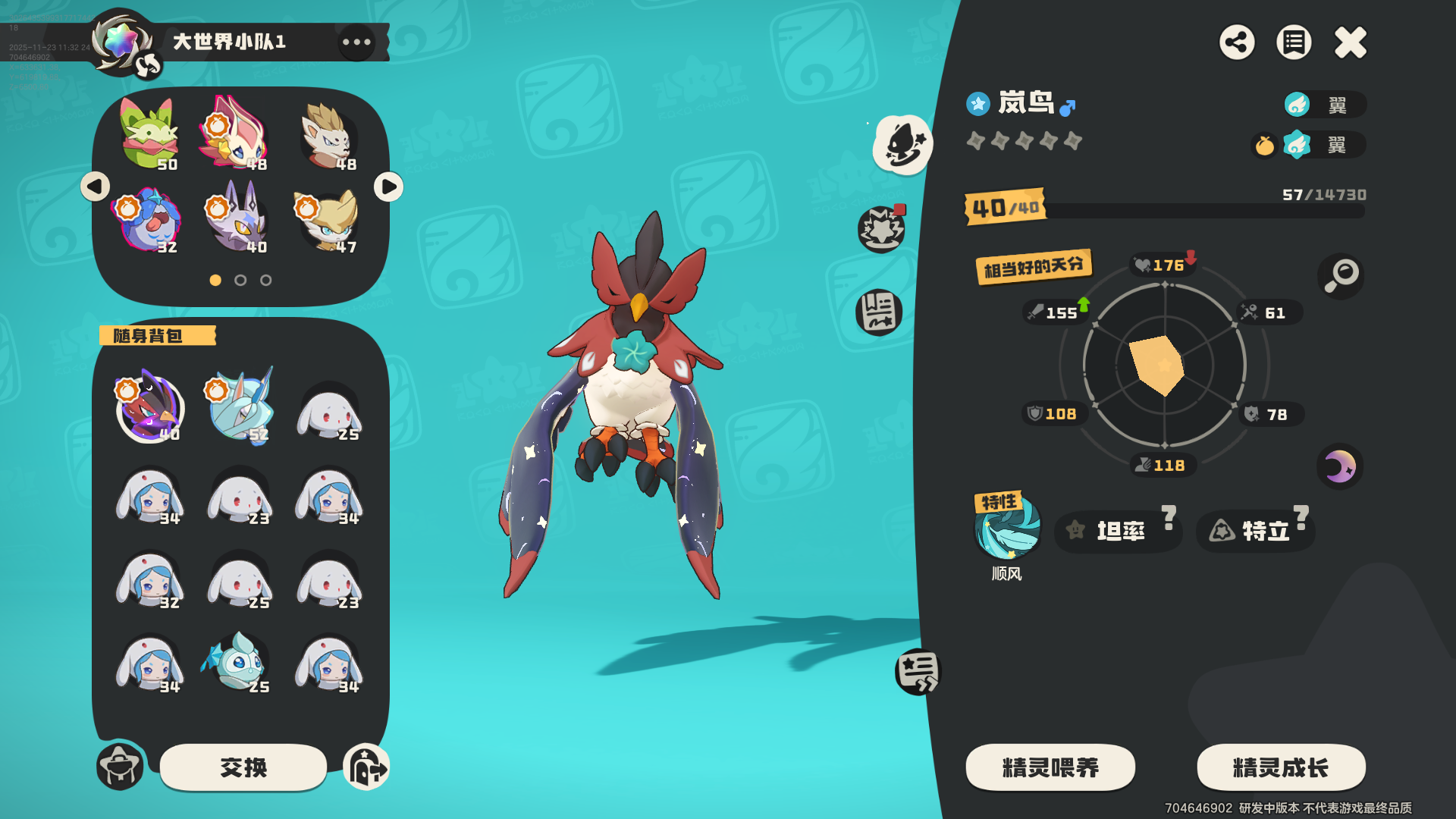Screen dimensions: 1456x819
Task: Toggle the crescent moon icon
Action: tap(1340, 466)
